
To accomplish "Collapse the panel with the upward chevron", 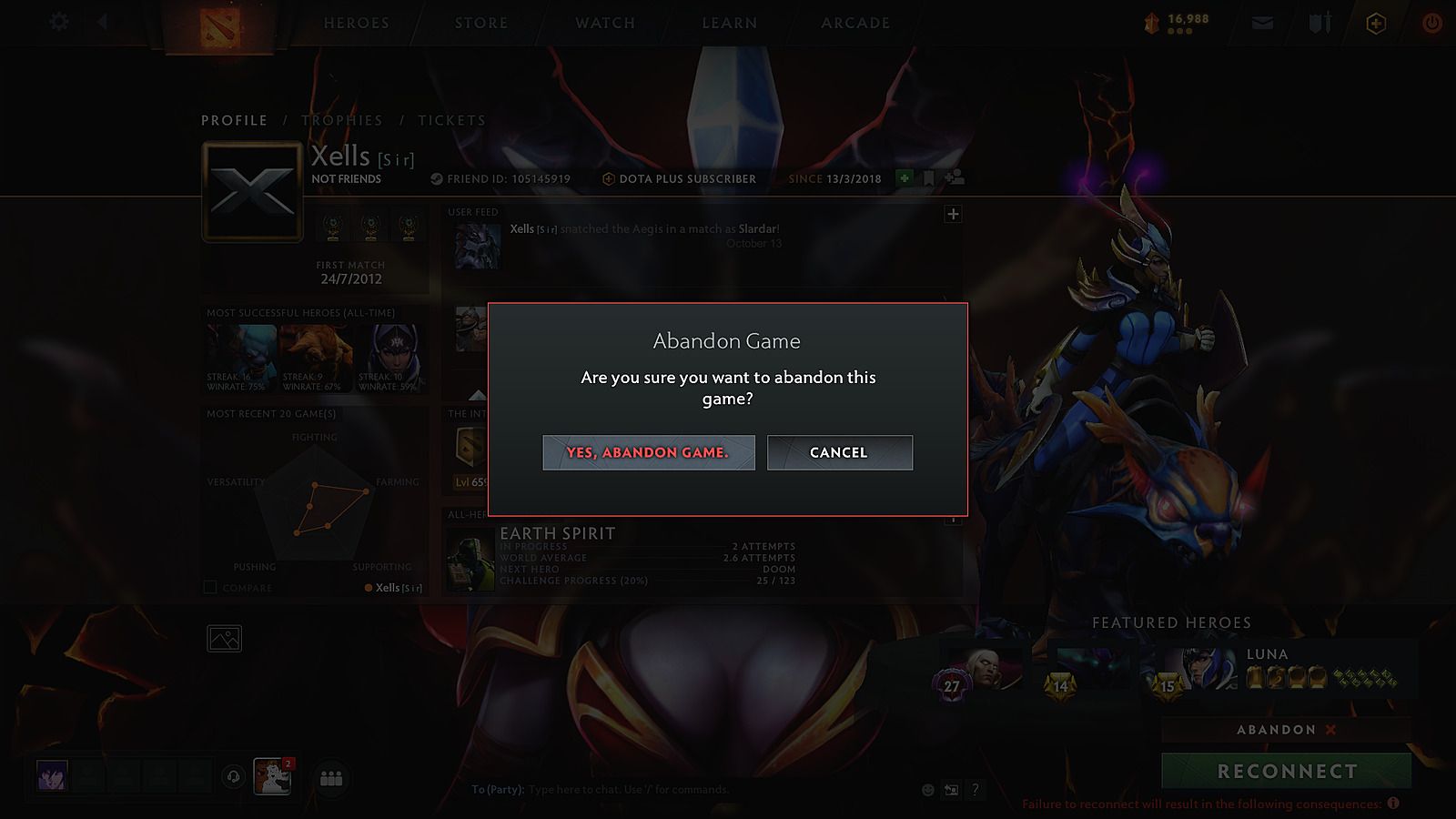I will [477, 394].
